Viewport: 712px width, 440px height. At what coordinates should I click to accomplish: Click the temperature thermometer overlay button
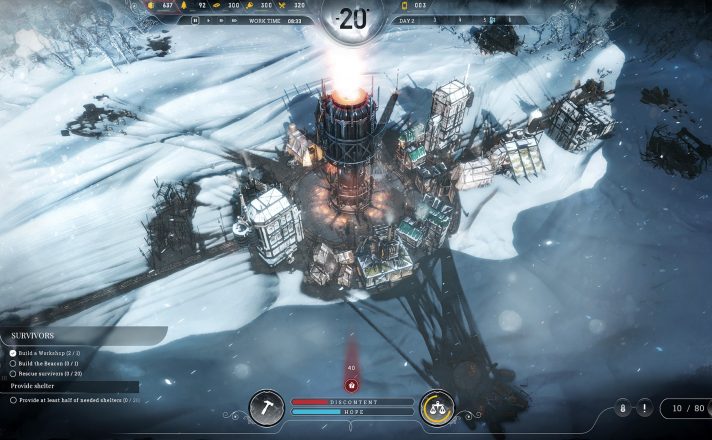622,408
